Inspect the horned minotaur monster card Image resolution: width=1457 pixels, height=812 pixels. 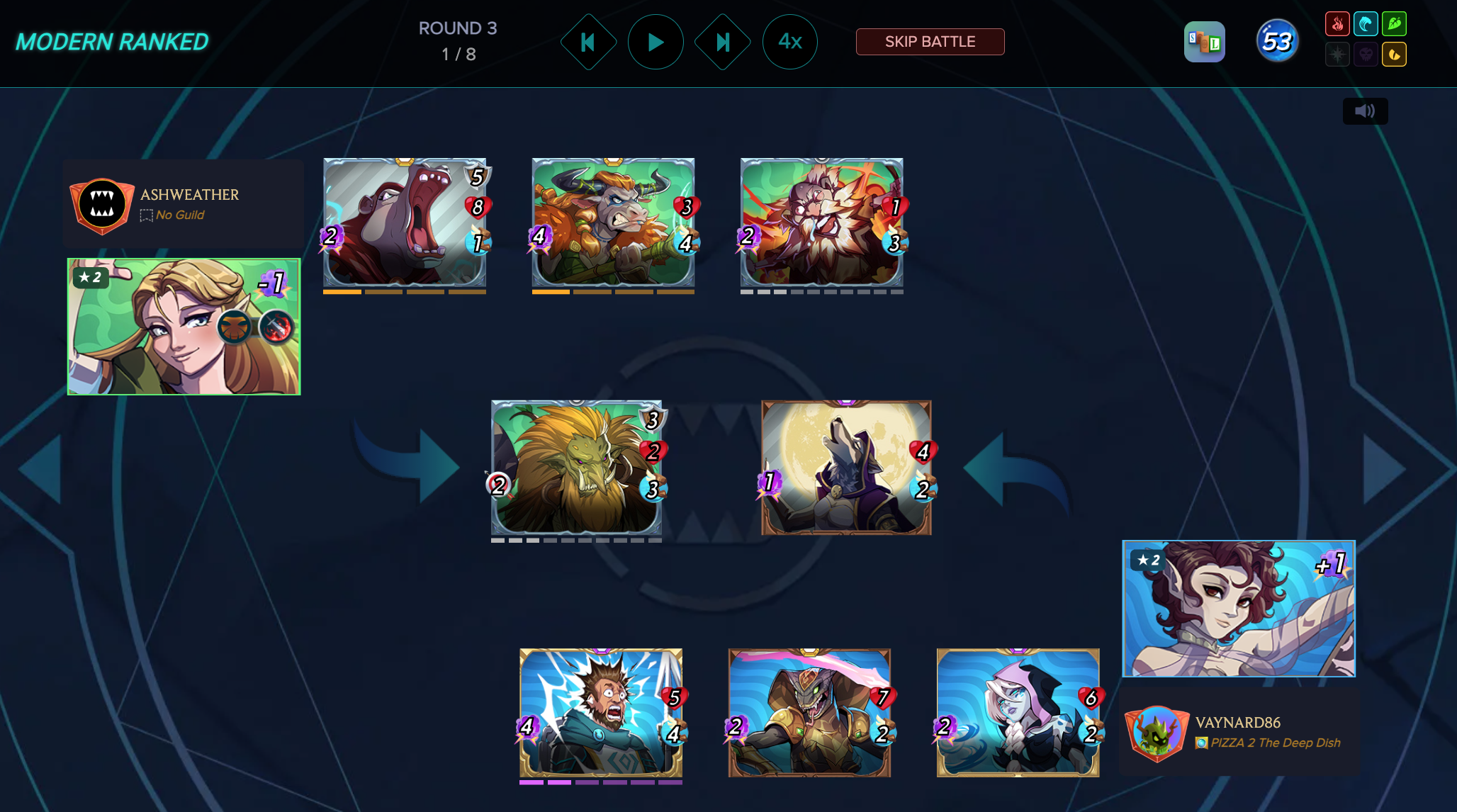pos(613,222)
